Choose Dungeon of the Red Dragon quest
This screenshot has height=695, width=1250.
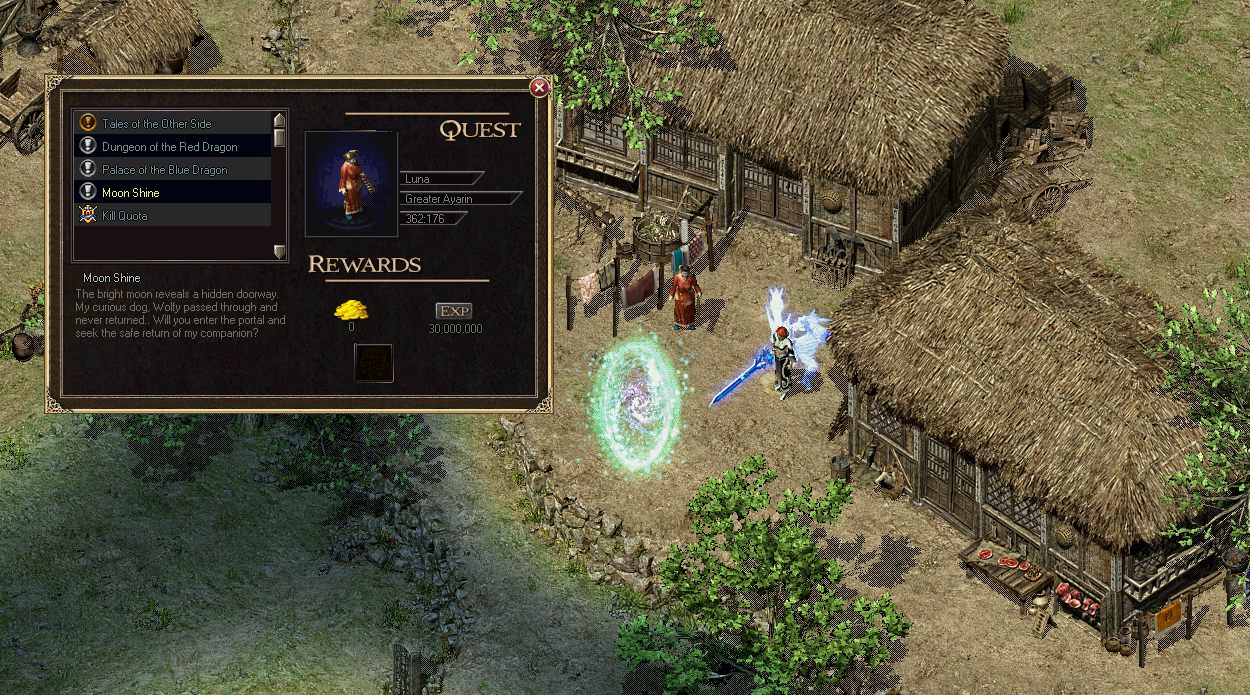[169, 147]
